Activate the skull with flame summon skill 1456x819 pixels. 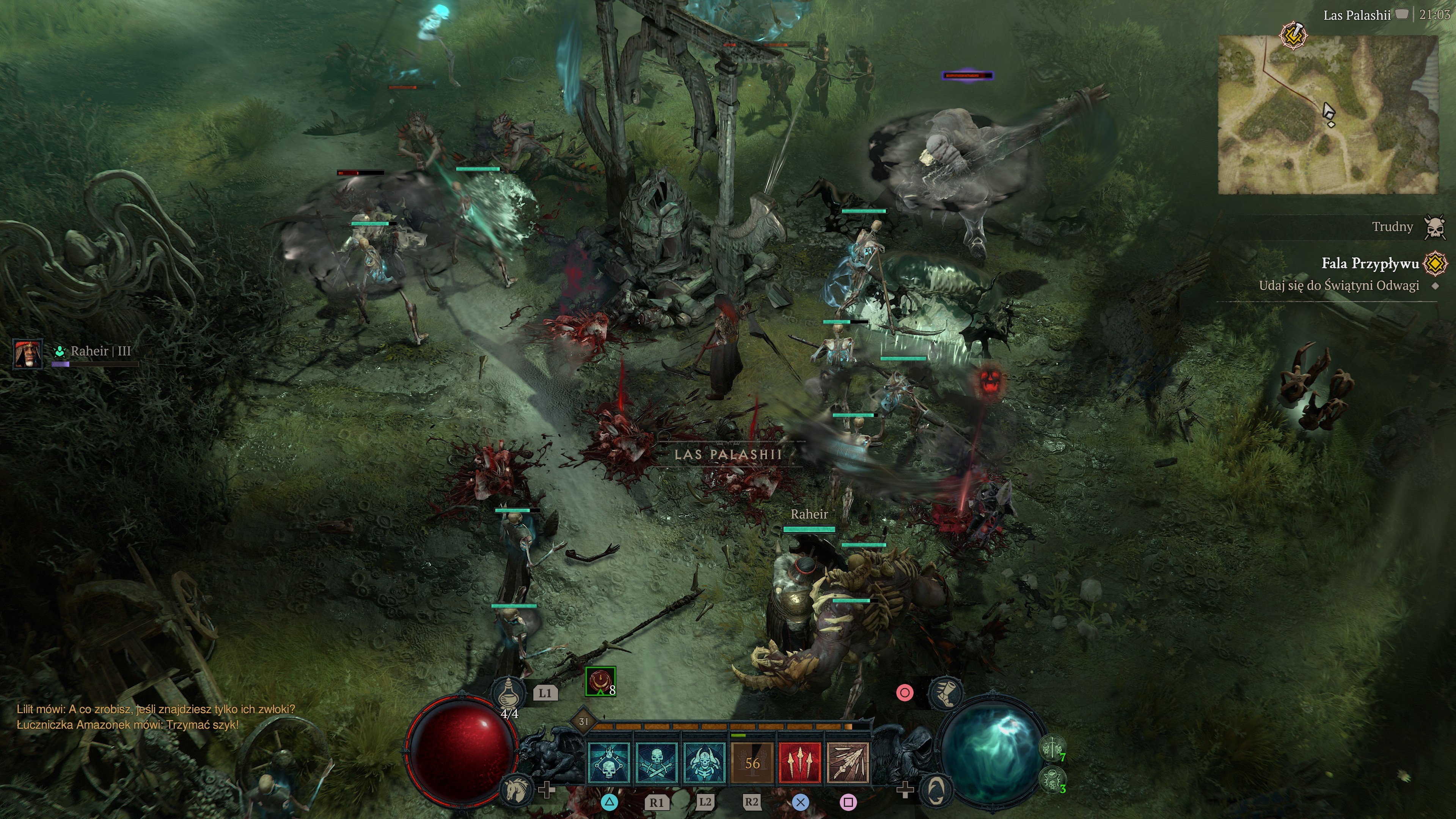[x=609, y=763]
